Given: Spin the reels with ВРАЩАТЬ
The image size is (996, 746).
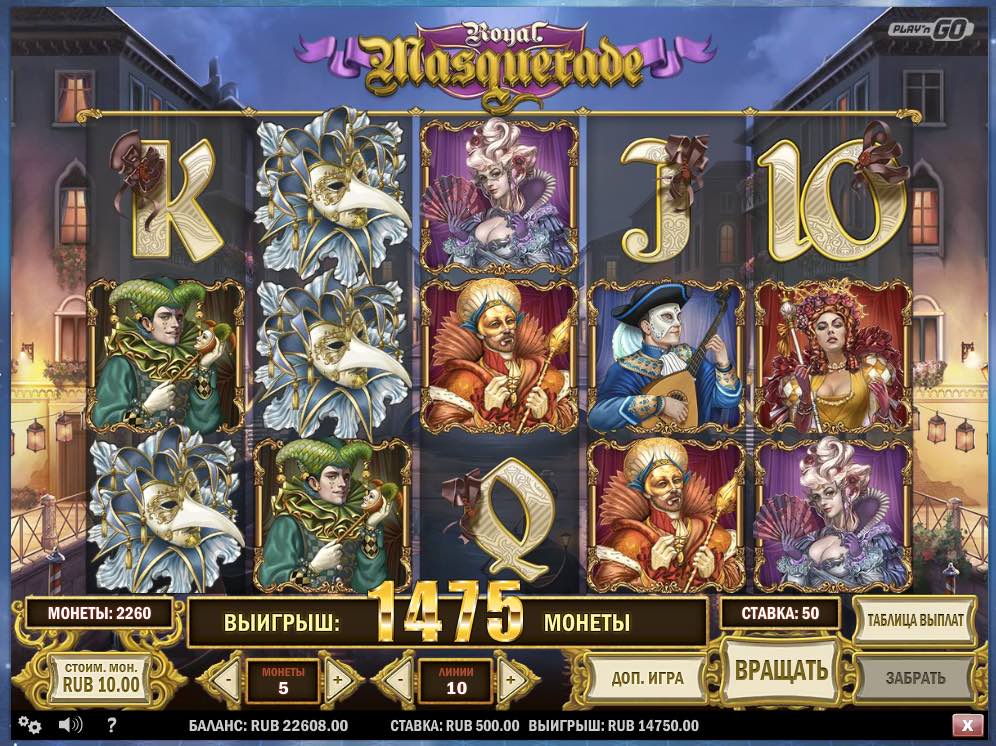Looking at the screenshot, I should click(781, 669).
